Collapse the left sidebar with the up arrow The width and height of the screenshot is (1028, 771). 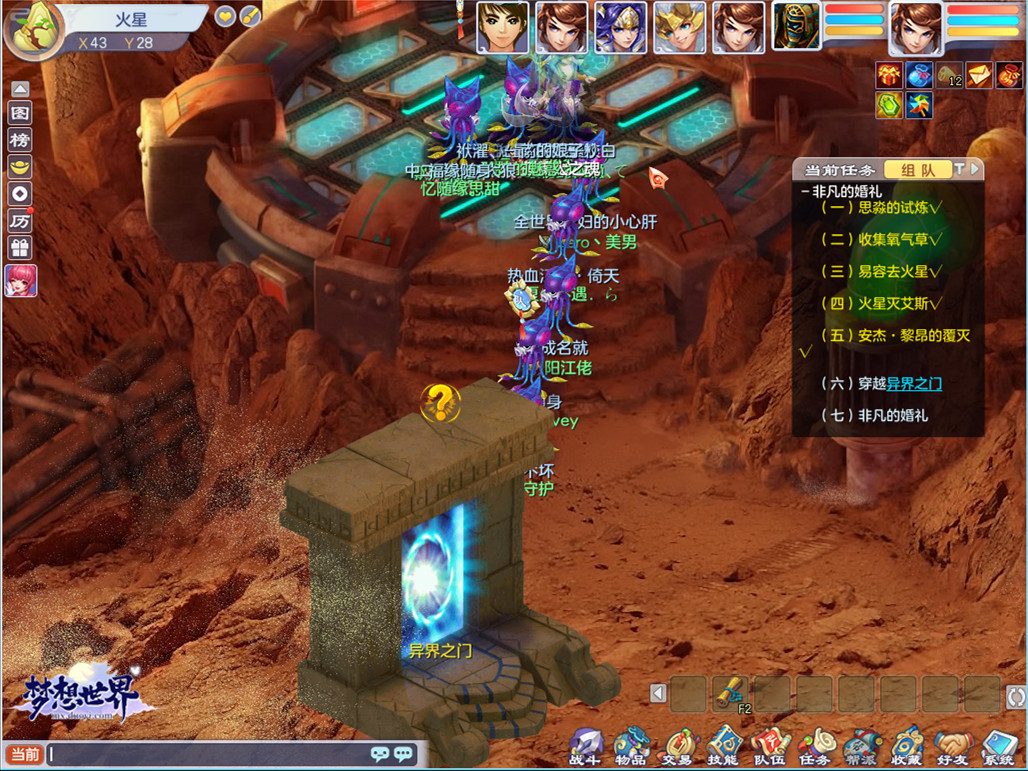coord(20,88)
